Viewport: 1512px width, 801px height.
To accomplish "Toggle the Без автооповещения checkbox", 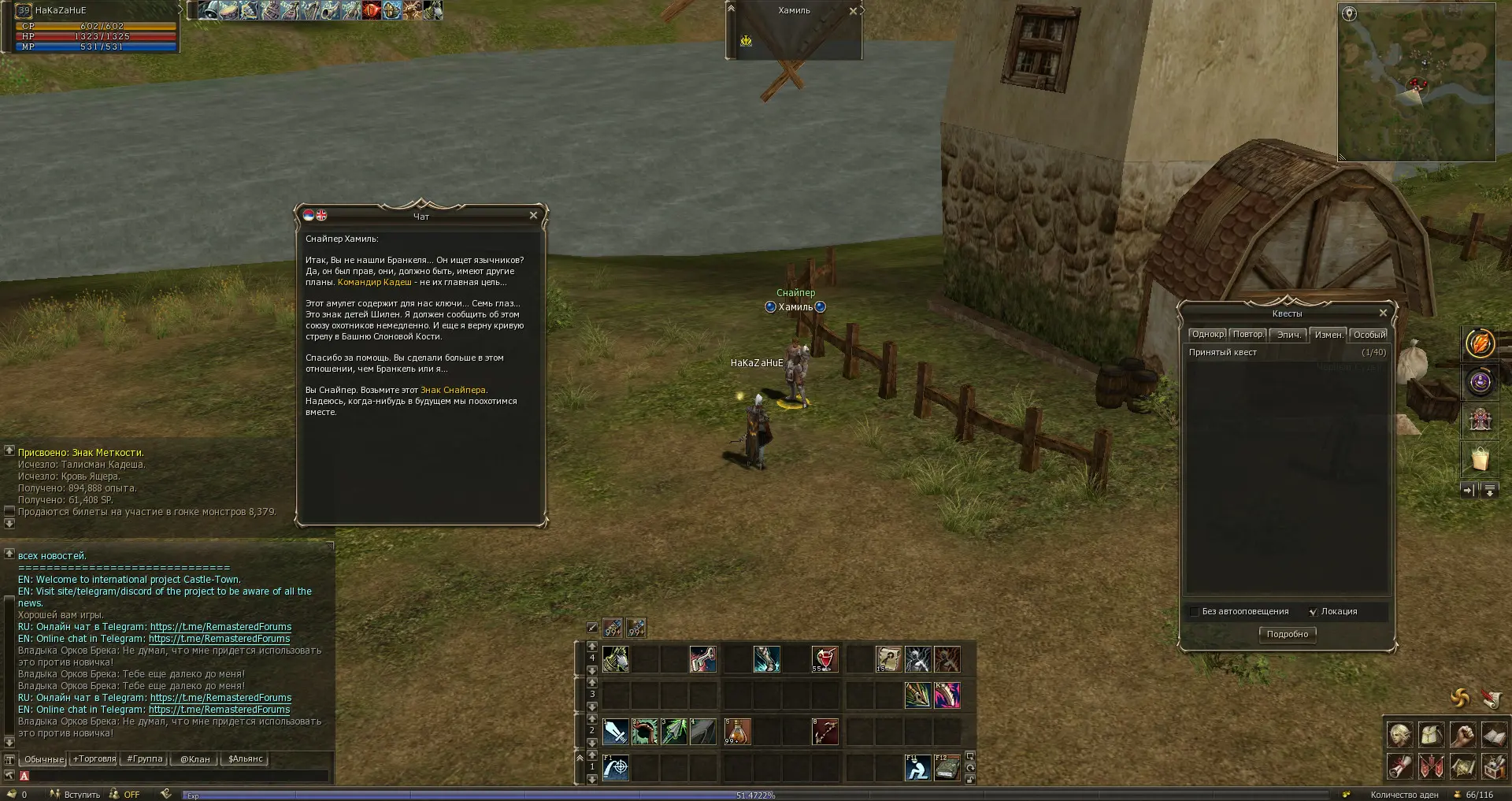I will (x=1194, y=612).
